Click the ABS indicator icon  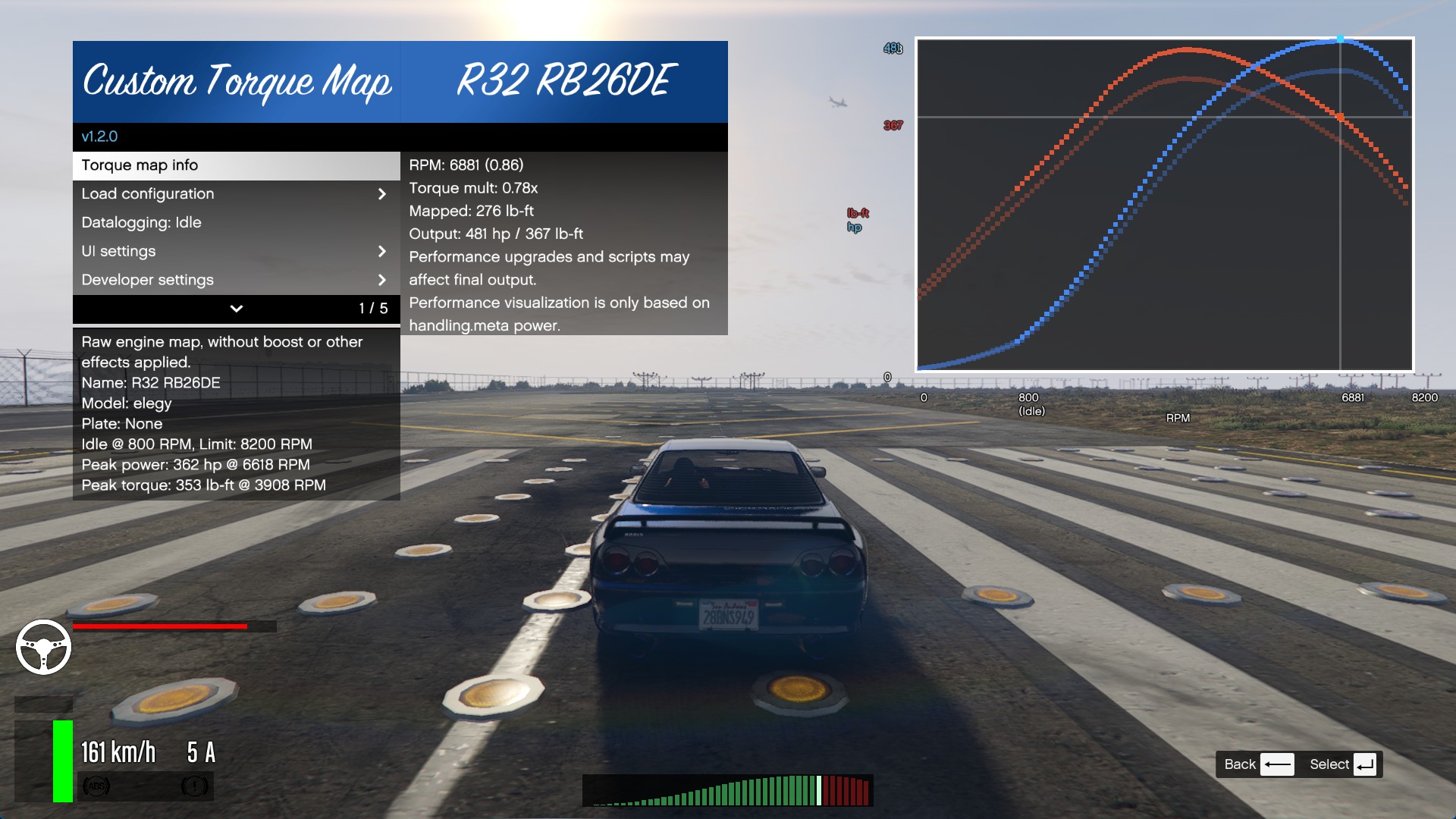(97, 786)
